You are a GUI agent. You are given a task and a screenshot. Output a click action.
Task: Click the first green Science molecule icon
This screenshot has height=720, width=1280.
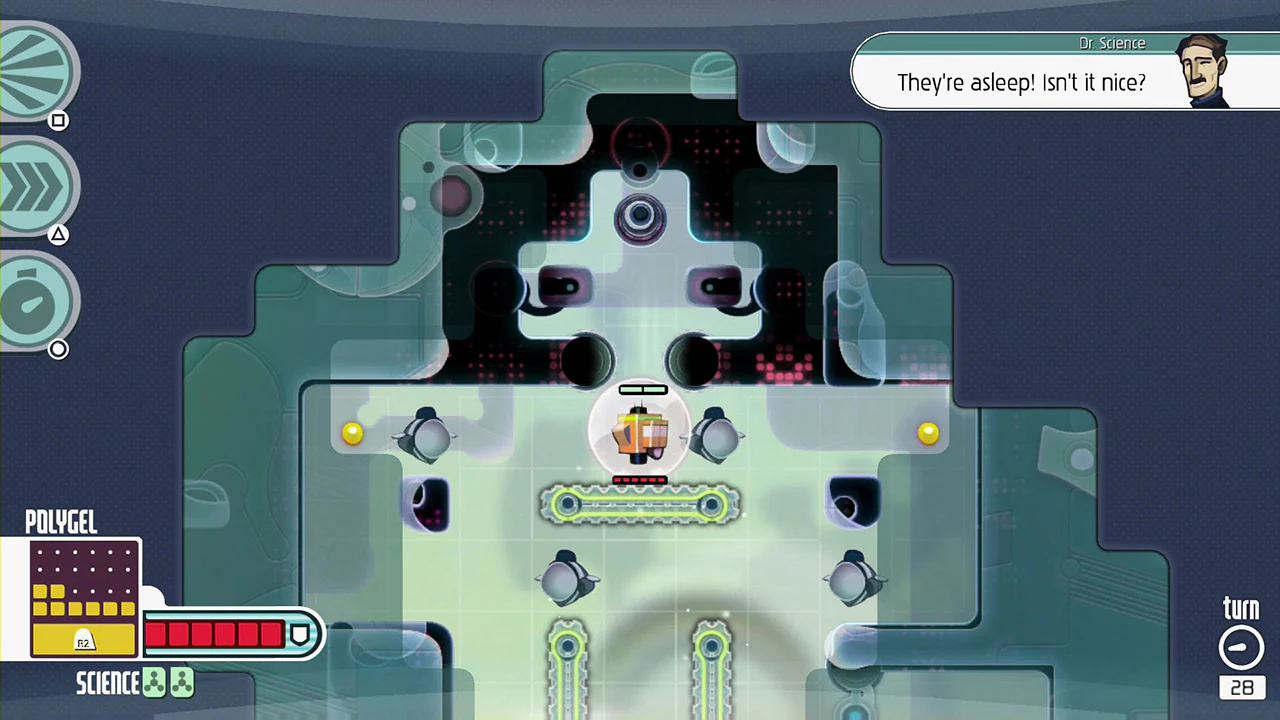153,682
